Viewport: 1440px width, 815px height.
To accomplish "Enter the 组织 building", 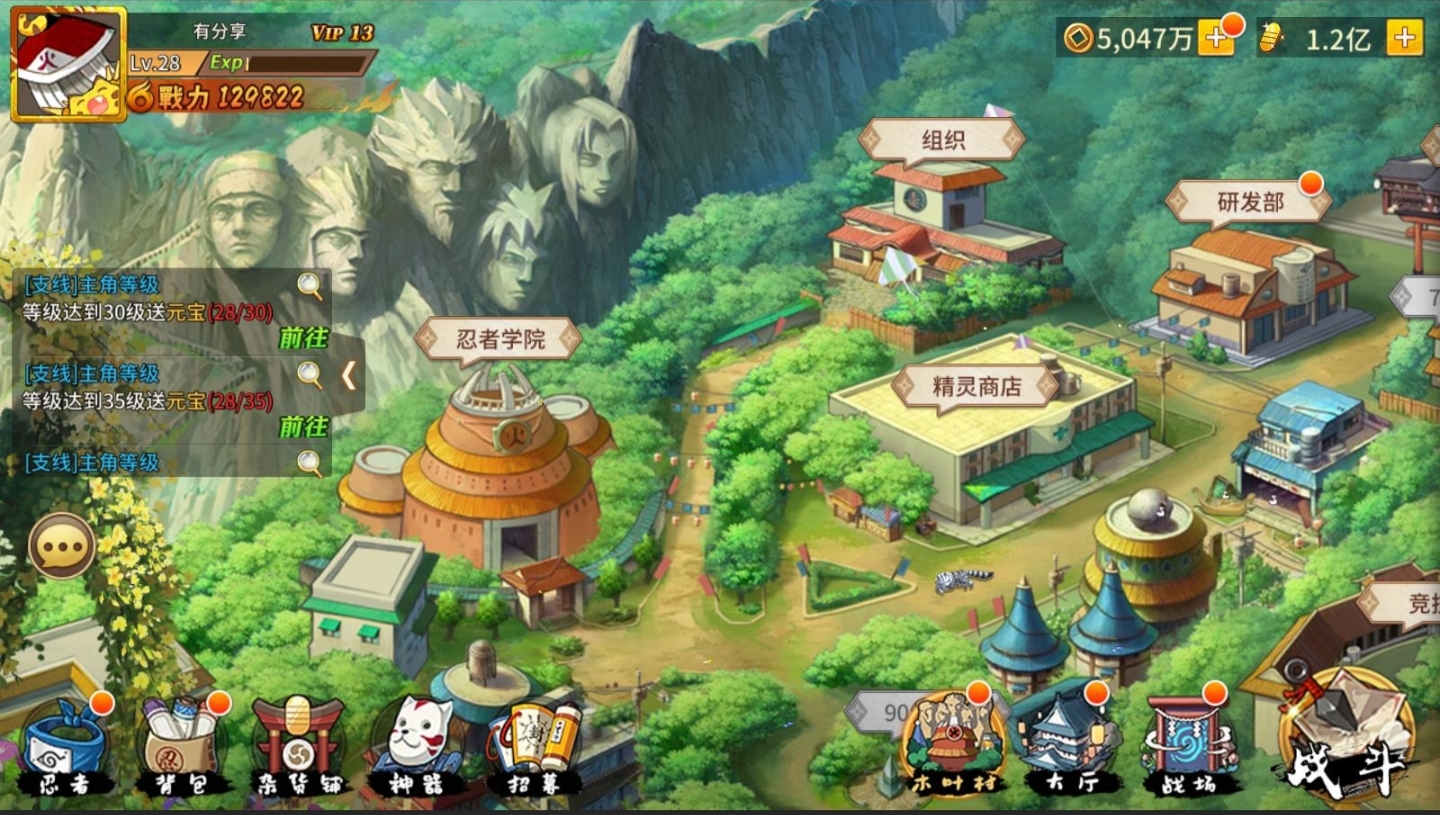I will point(941,141).
